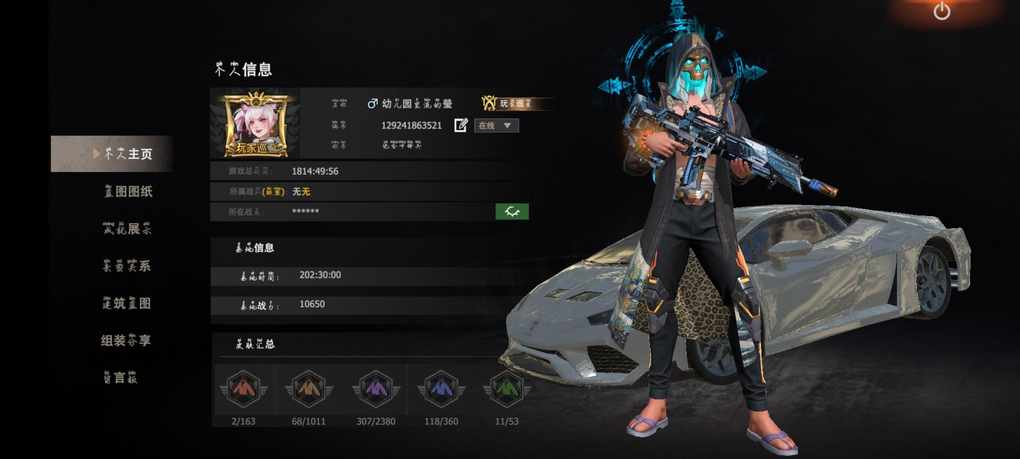Select the blue outfit icon showing 118/360
The image size is (1020, 459).
point(440,388)
